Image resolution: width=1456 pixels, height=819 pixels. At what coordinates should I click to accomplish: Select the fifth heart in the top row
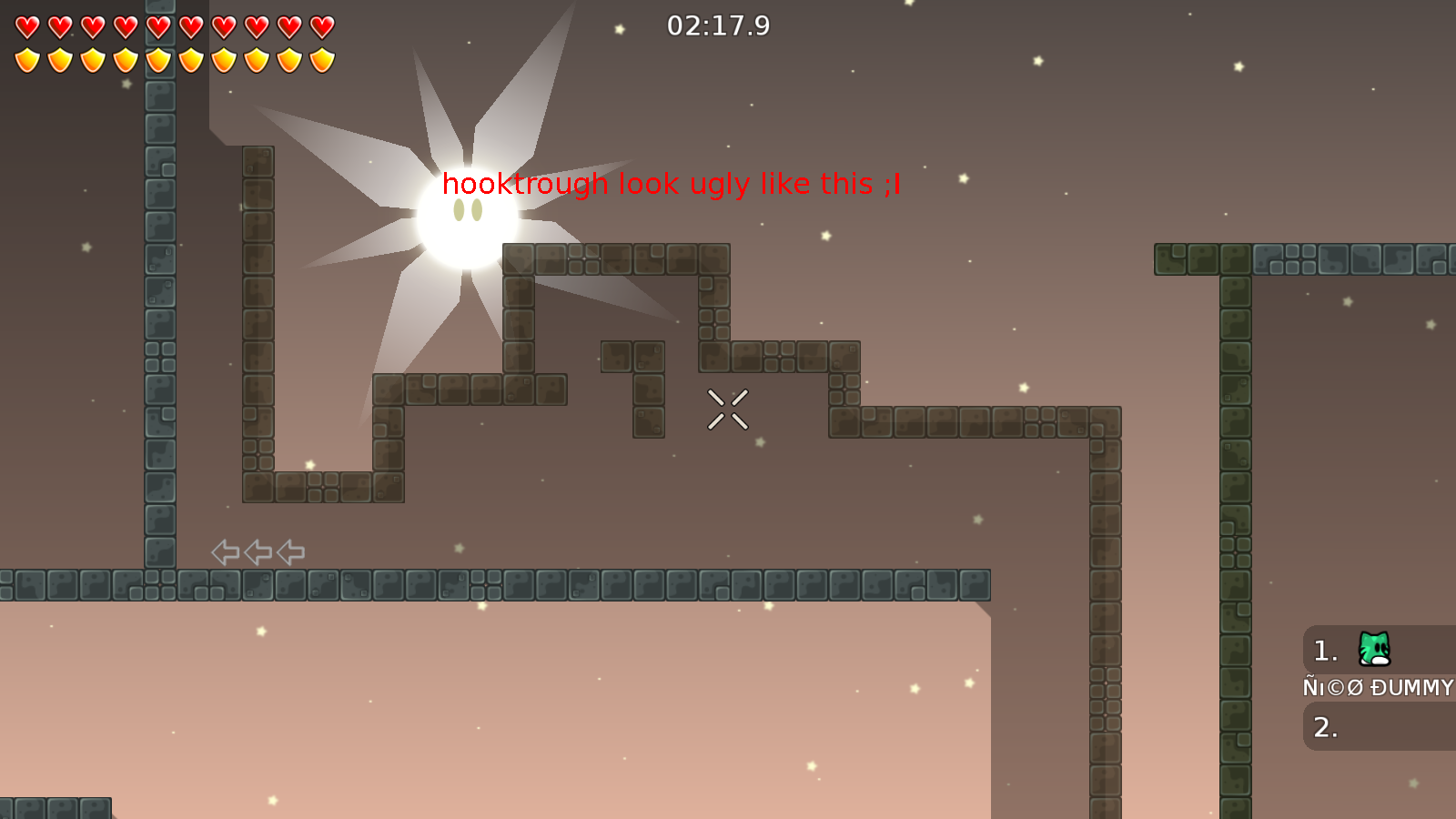tap(157, 25)
